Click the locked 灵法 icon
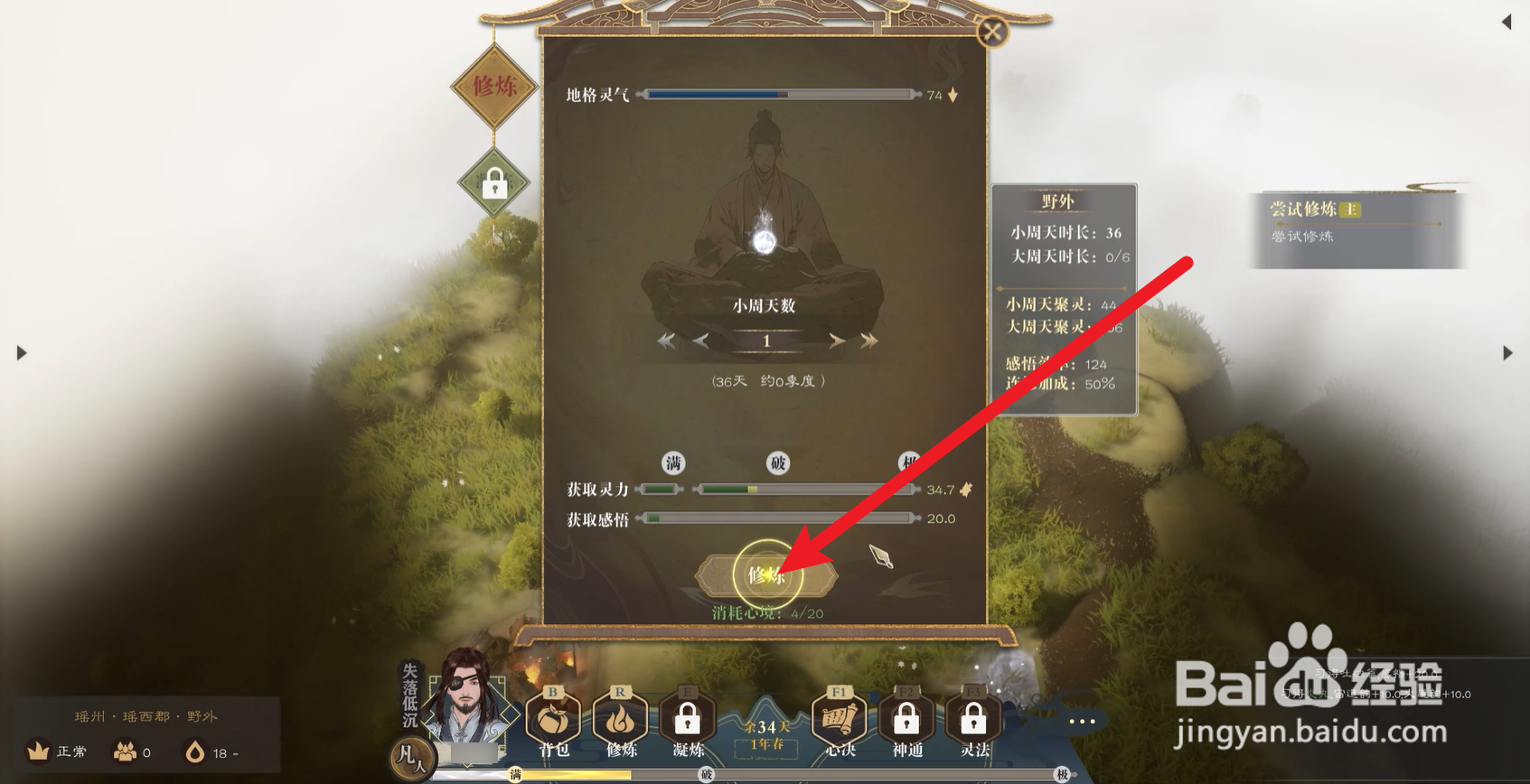The height and width of the screenshot is (784, 1530). click(x=972, y=720)
